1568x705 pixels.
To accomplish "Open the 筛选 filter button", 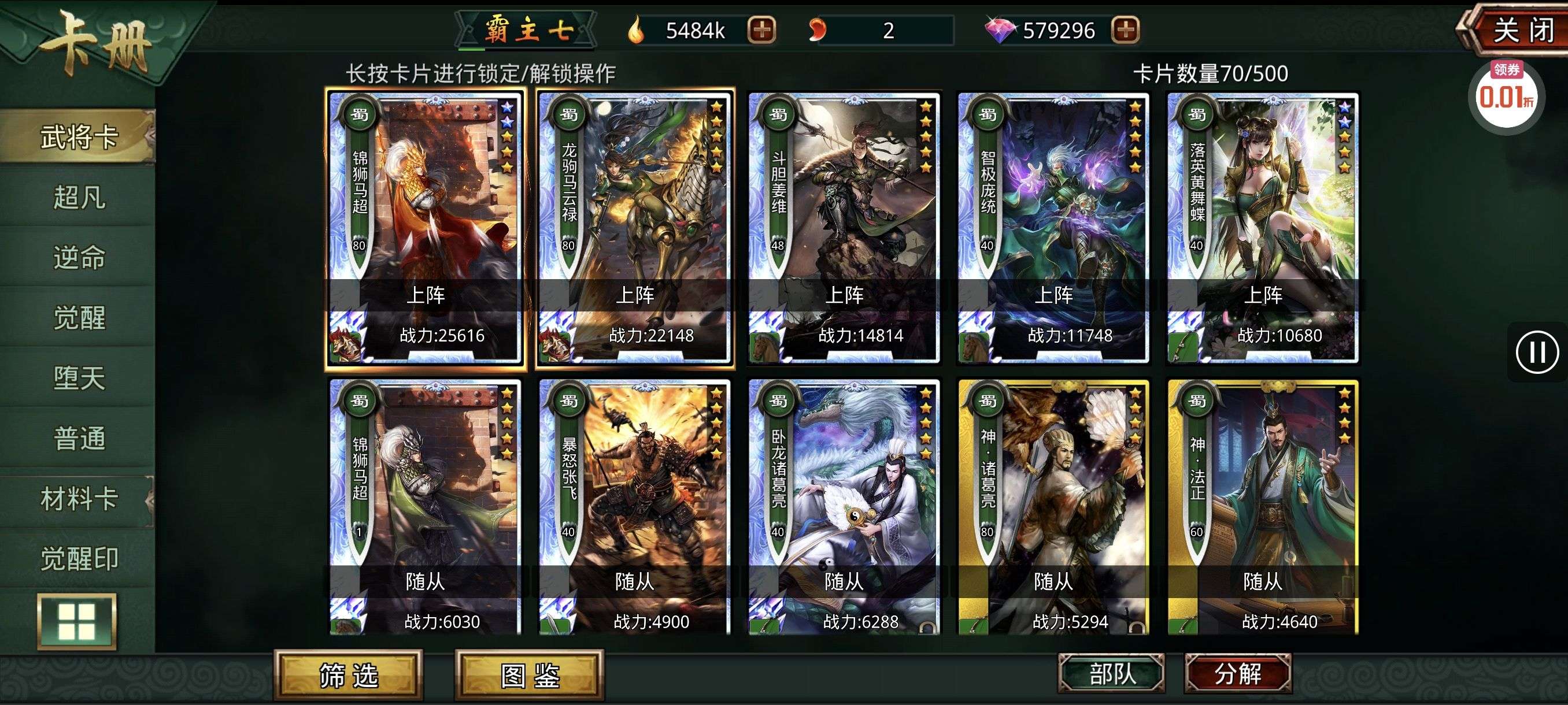I will point(348,674).
